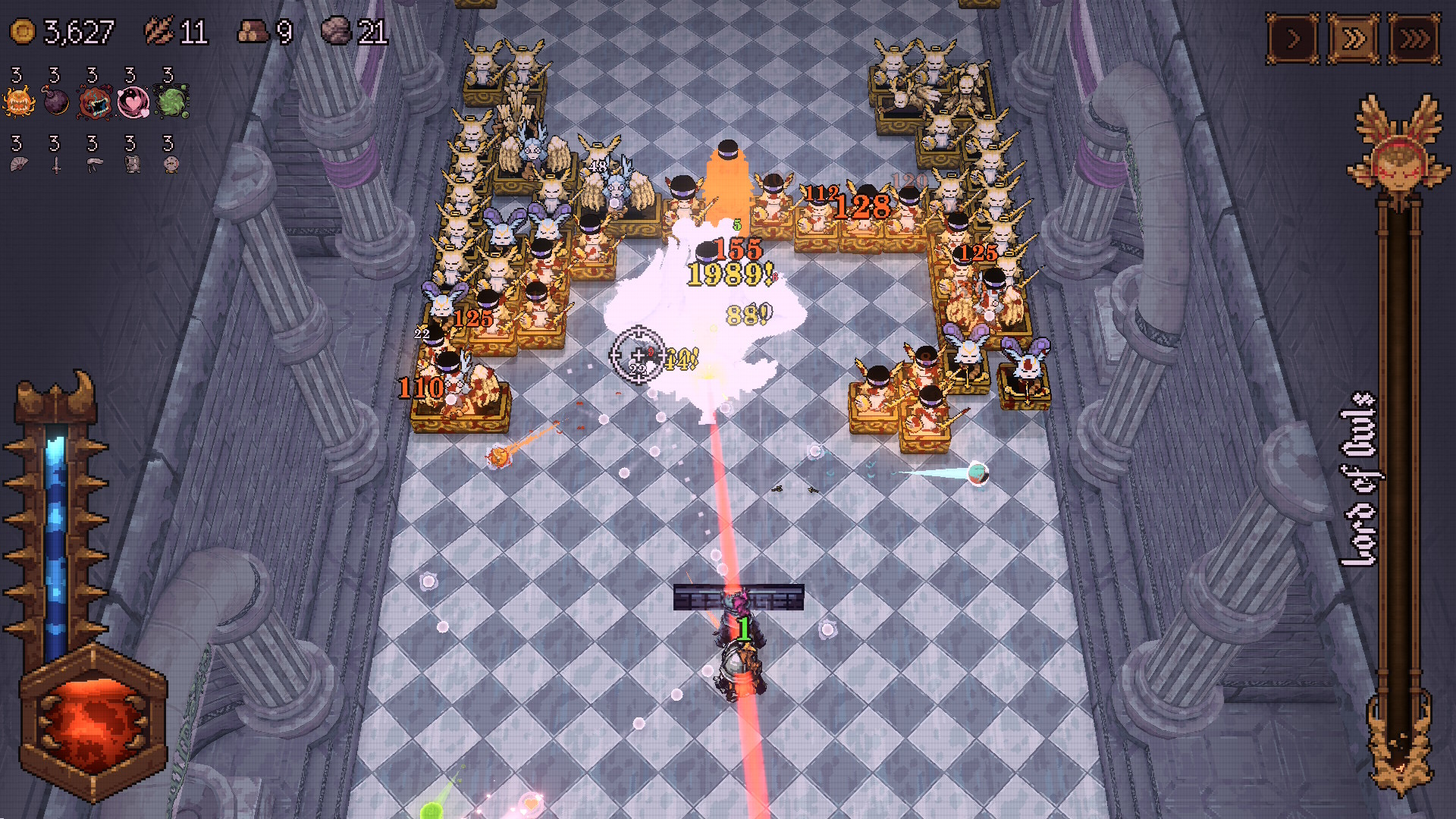Select the small dagger passive icon

(56, 165)
